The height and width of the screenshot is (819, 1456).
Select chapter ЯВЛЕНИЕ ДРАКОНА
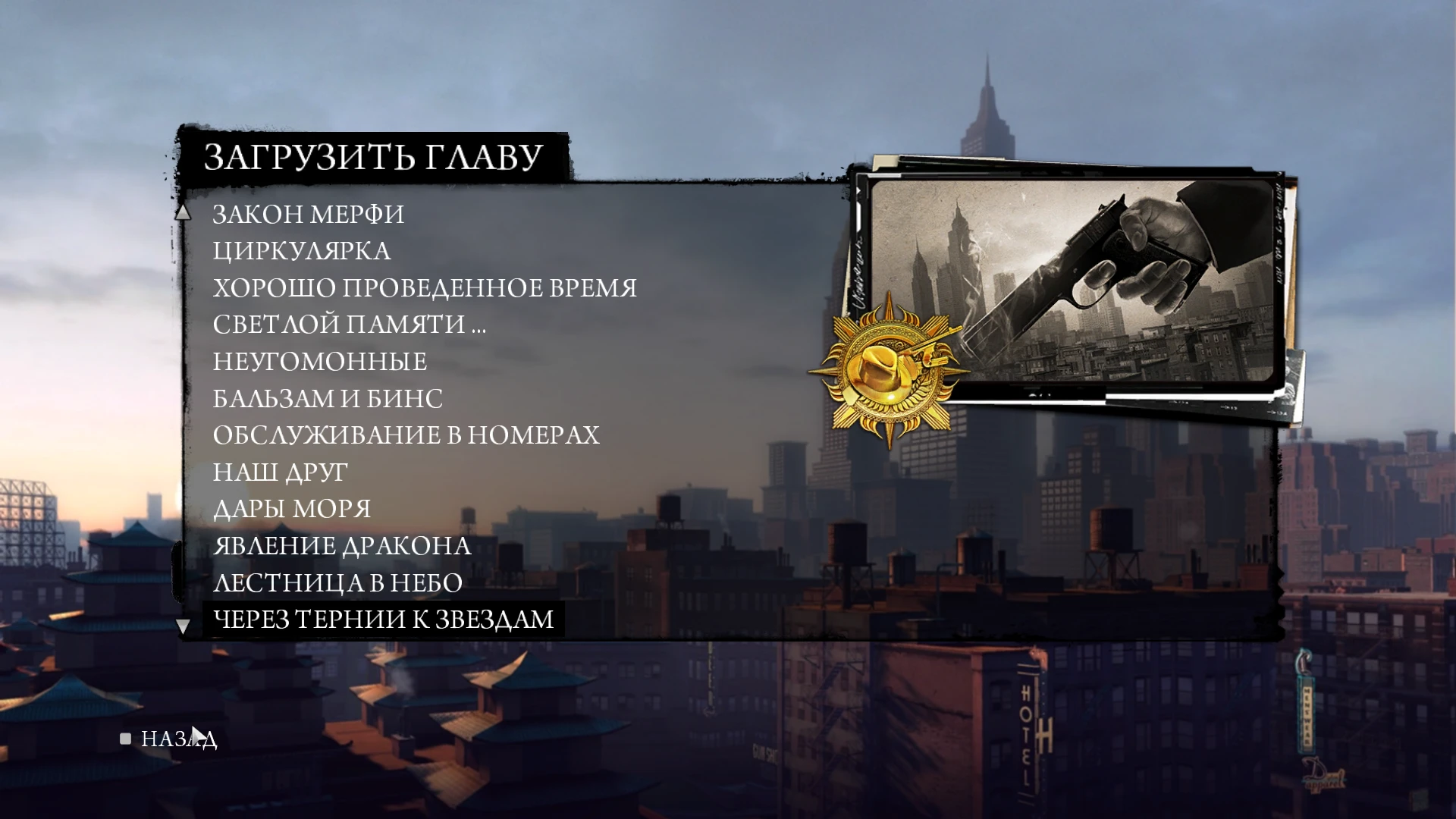(341, 544)
